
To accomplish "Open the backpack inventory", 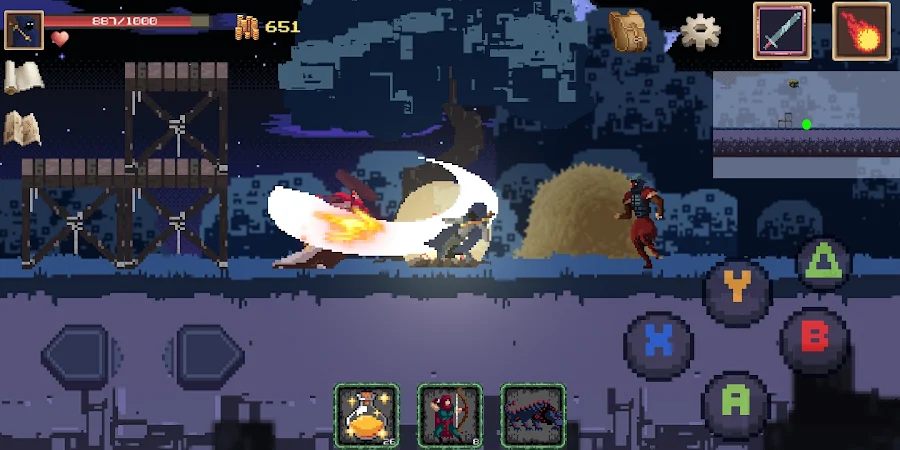I will pos(629,30).
